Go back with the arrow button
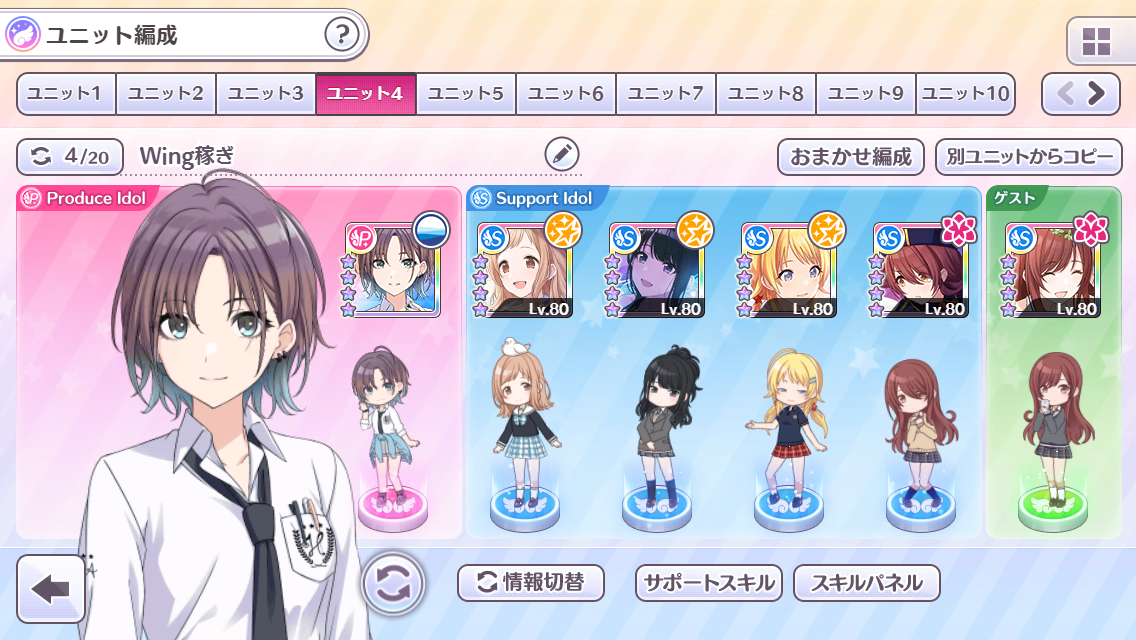This screenshot has height=640, width=1136. point(51,588)
